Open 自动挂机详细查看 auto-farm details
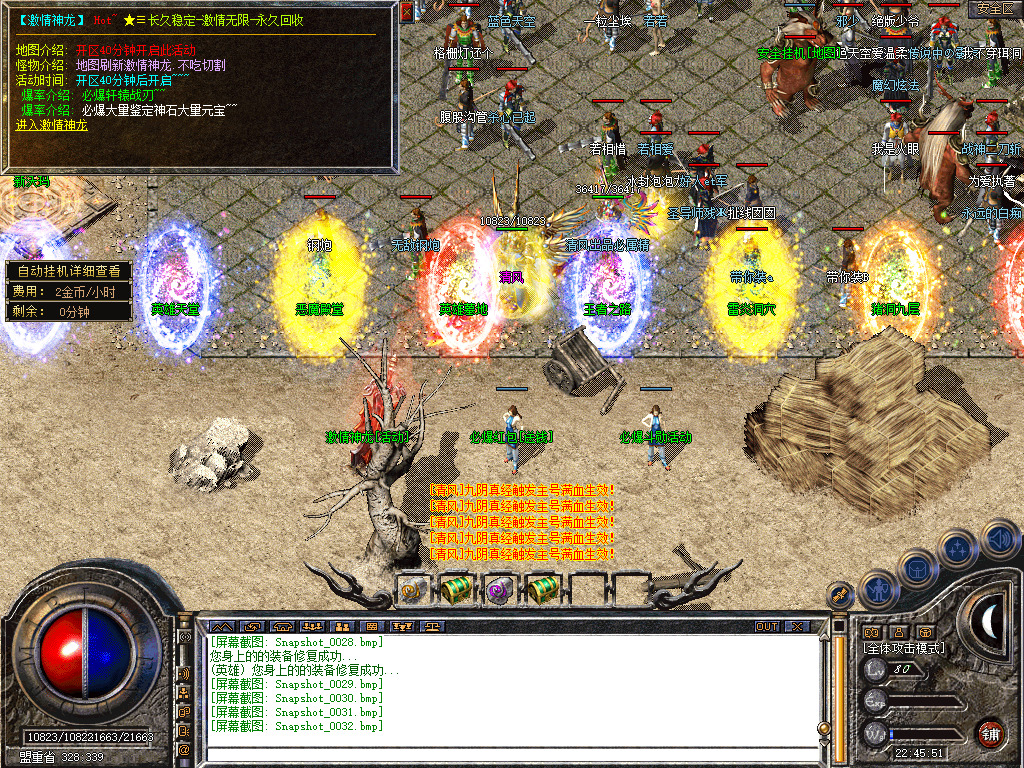1024x768 pixels. click(69, 270)
